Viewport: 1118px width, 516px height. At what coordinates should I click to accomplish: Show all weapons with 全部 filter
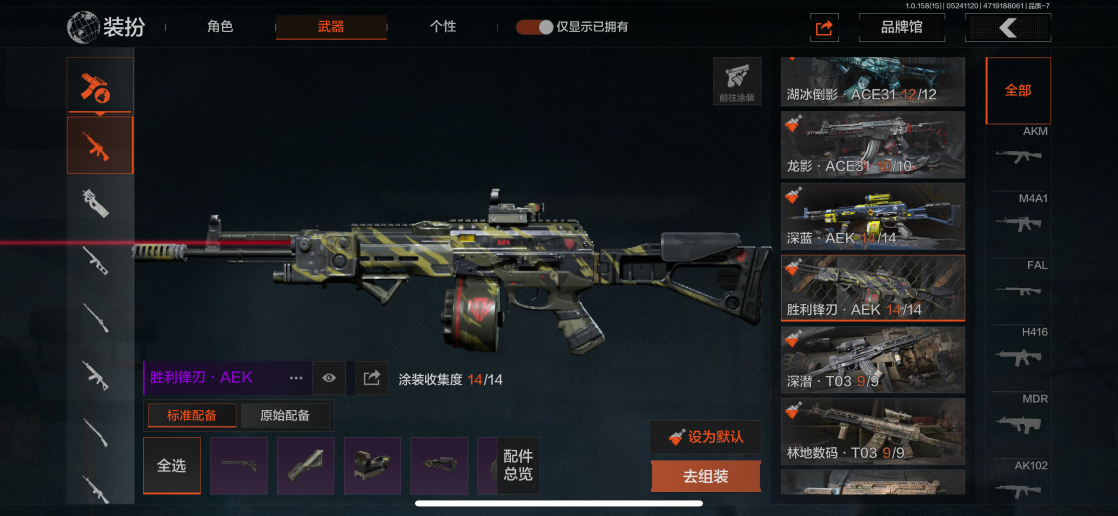point(1018,90)
